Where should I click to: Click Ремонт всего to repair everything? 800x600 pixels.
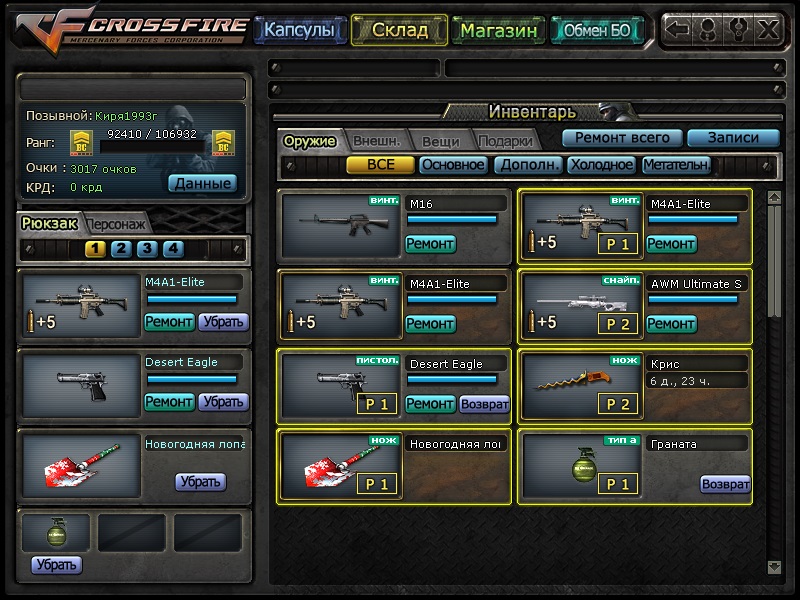click(x=622, y=138)
